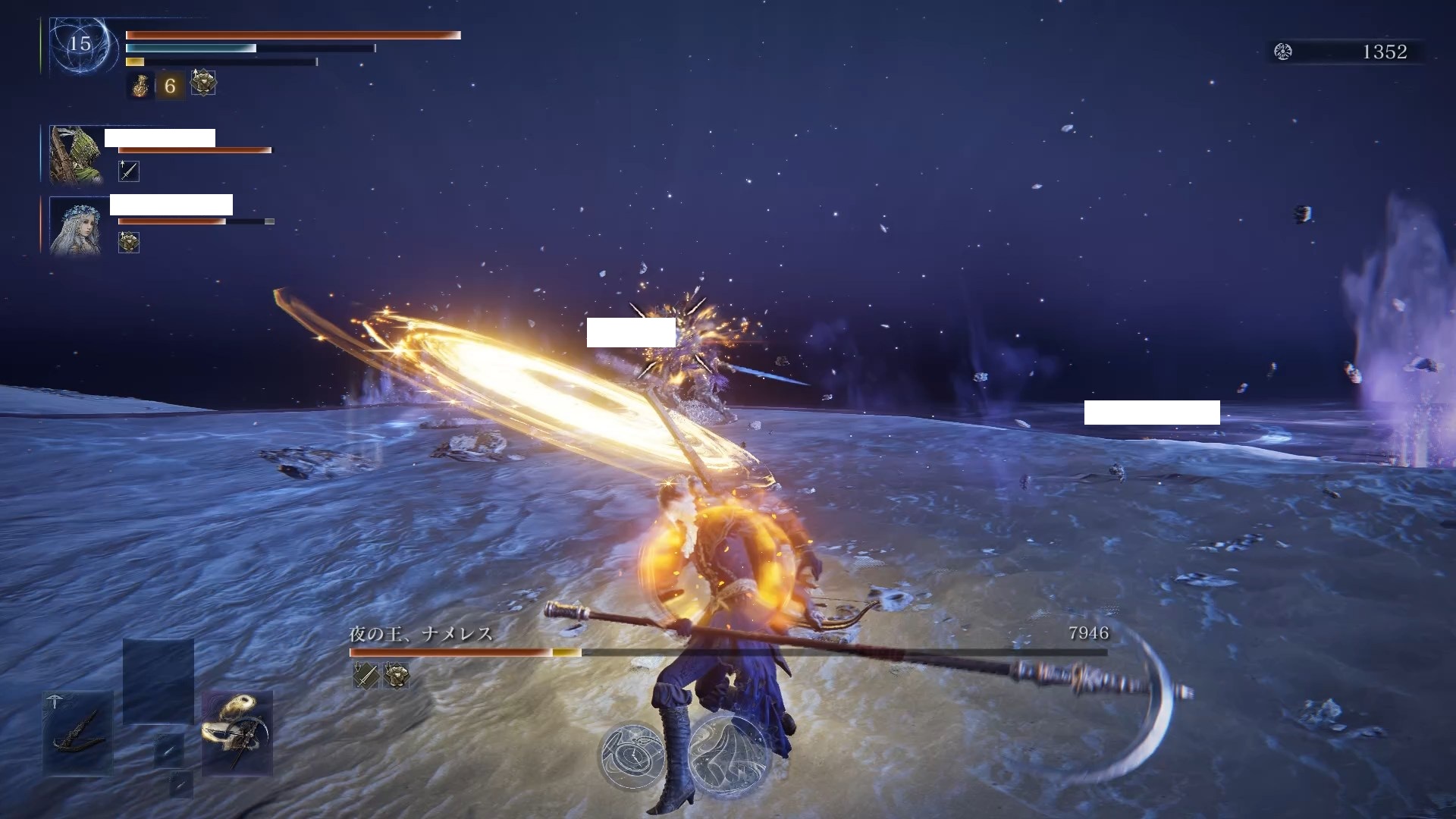Select the left-hand crossbow weapon slot
Screen dimensions: 1456x819
78,732
